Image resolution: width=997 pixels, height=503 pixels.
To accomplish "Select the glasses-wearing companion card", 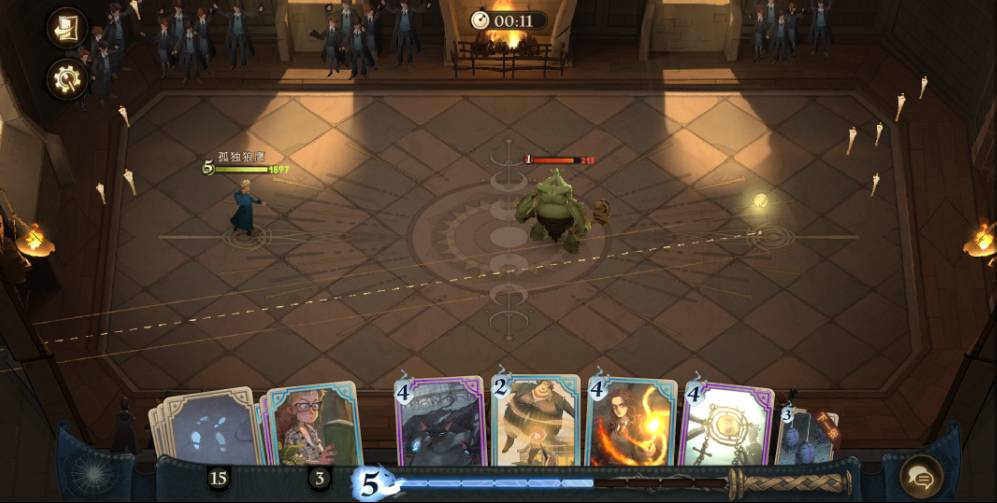I will click(x=313, y=426).
